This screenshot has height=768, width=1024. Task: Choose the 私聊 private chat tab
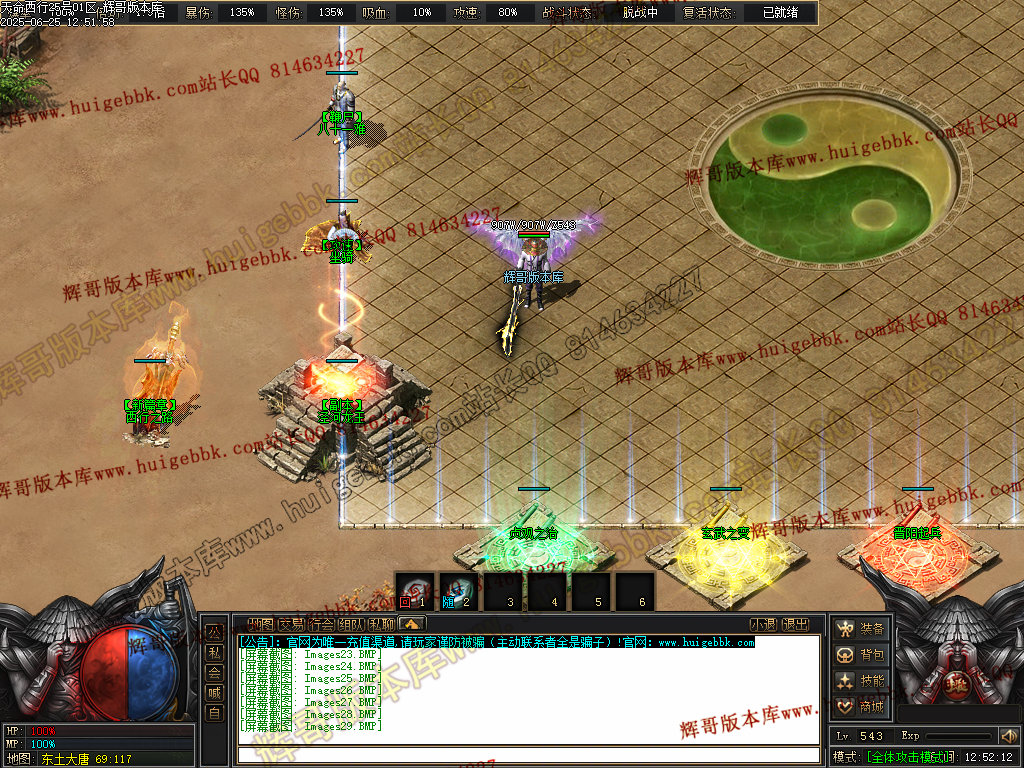click(x=381, y=624)
